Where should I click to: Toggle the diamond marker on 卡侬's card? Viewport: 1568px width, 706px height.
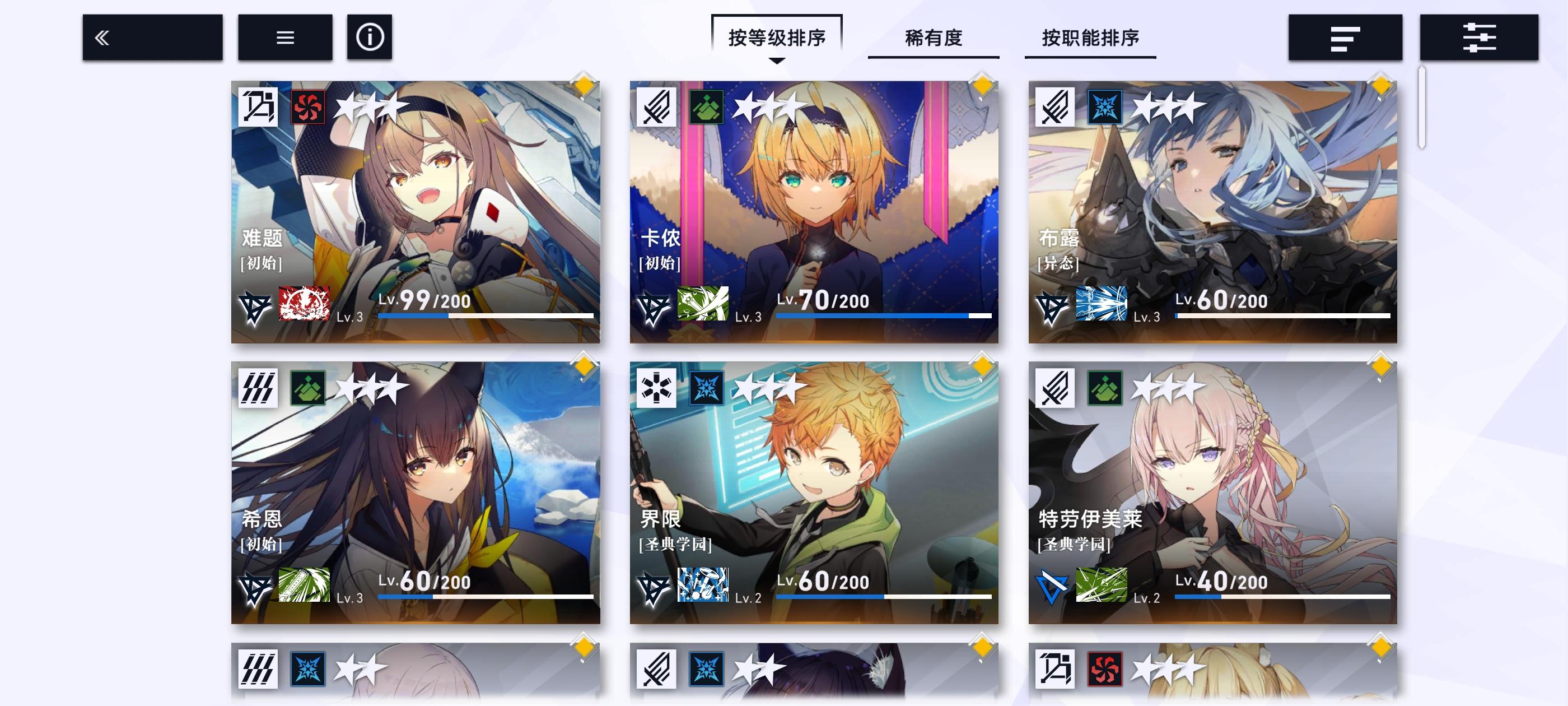coord(982,86)
